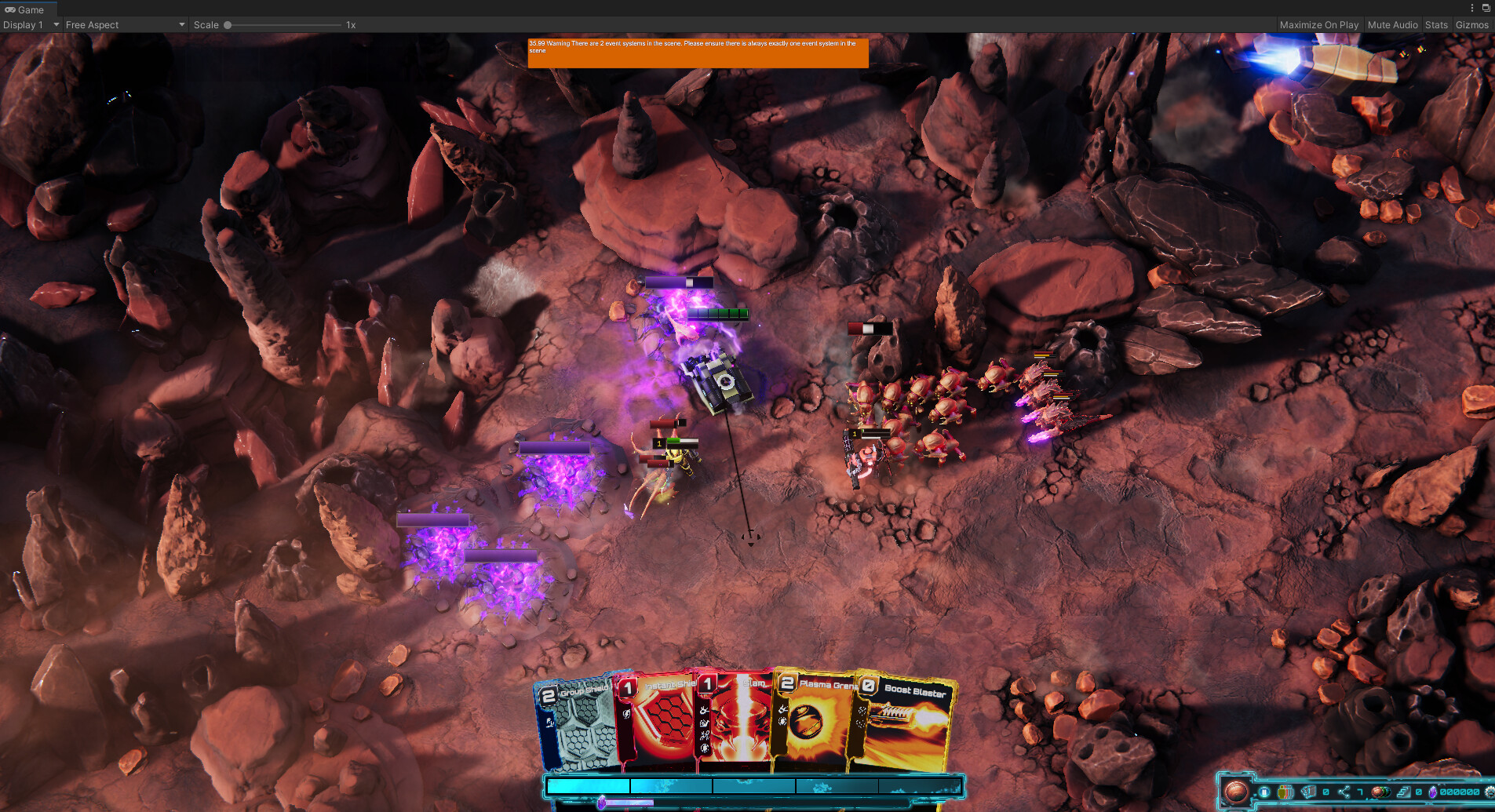This screenshot has height=812, width=1495.
Task: Enable Maximize On Play
Action: (x=1319, y=24)
